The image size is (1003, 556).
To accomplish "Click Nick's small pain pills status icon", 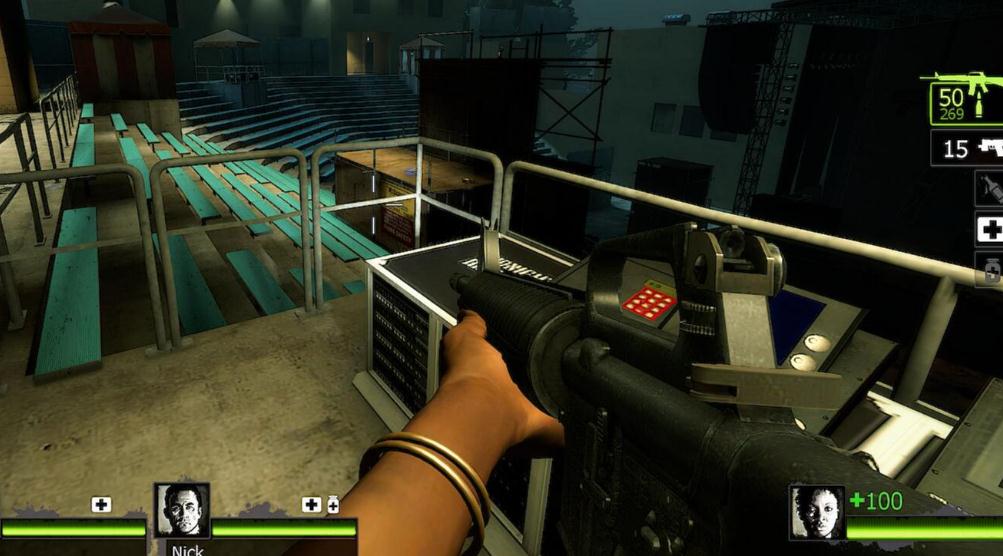I will click(333, 505).
